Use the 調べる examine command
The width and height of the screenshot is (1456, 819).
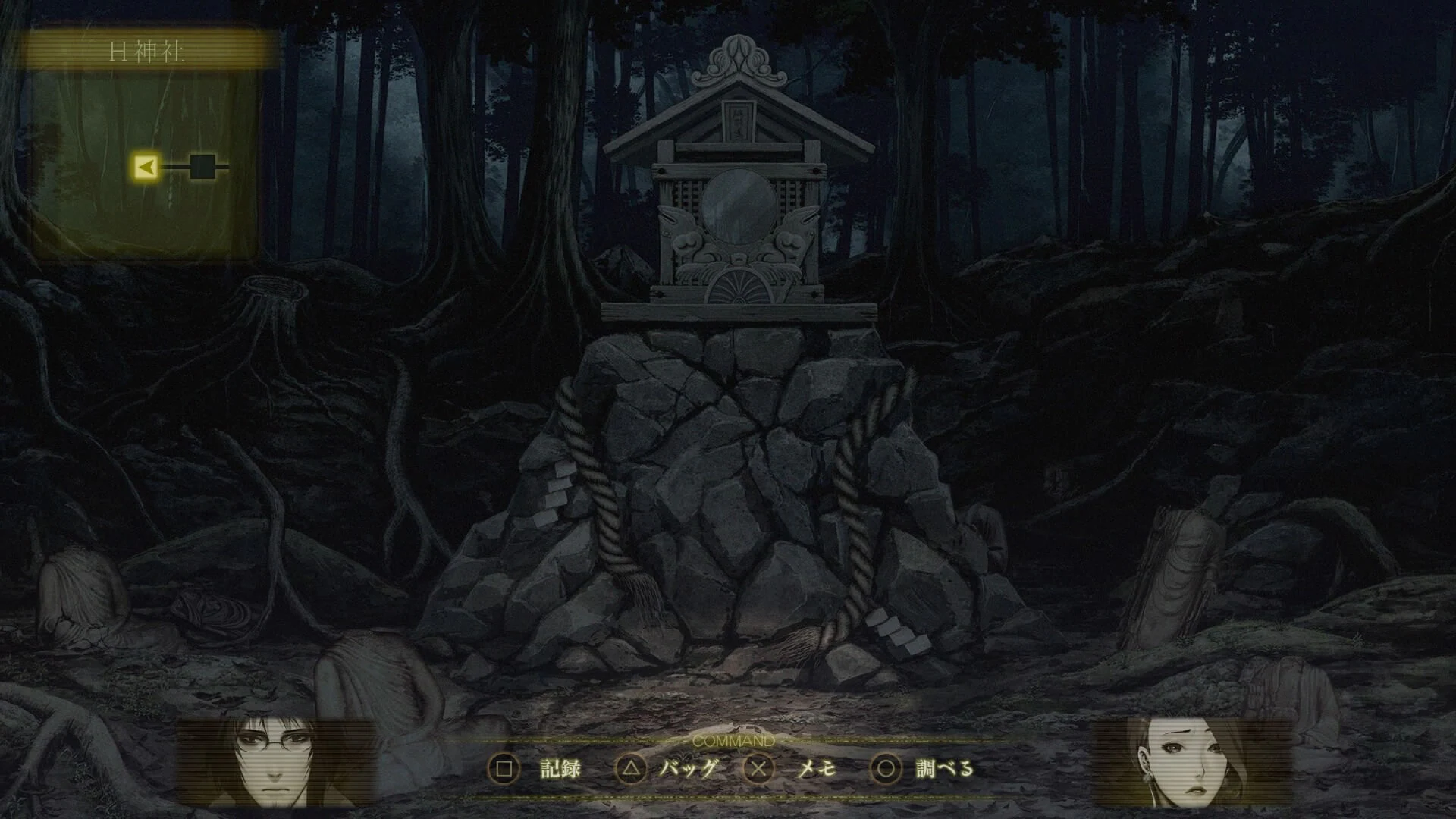944,768
